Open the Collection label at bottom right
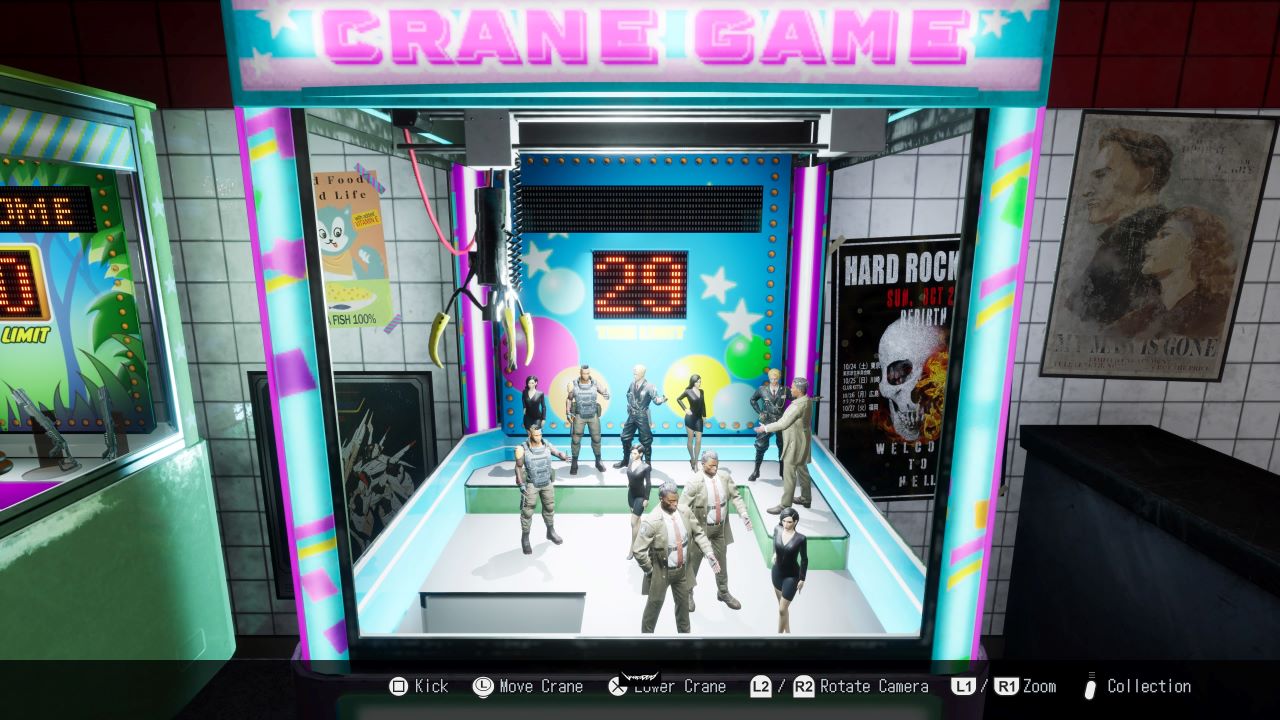1280x720 pixels. [1150, 687]
